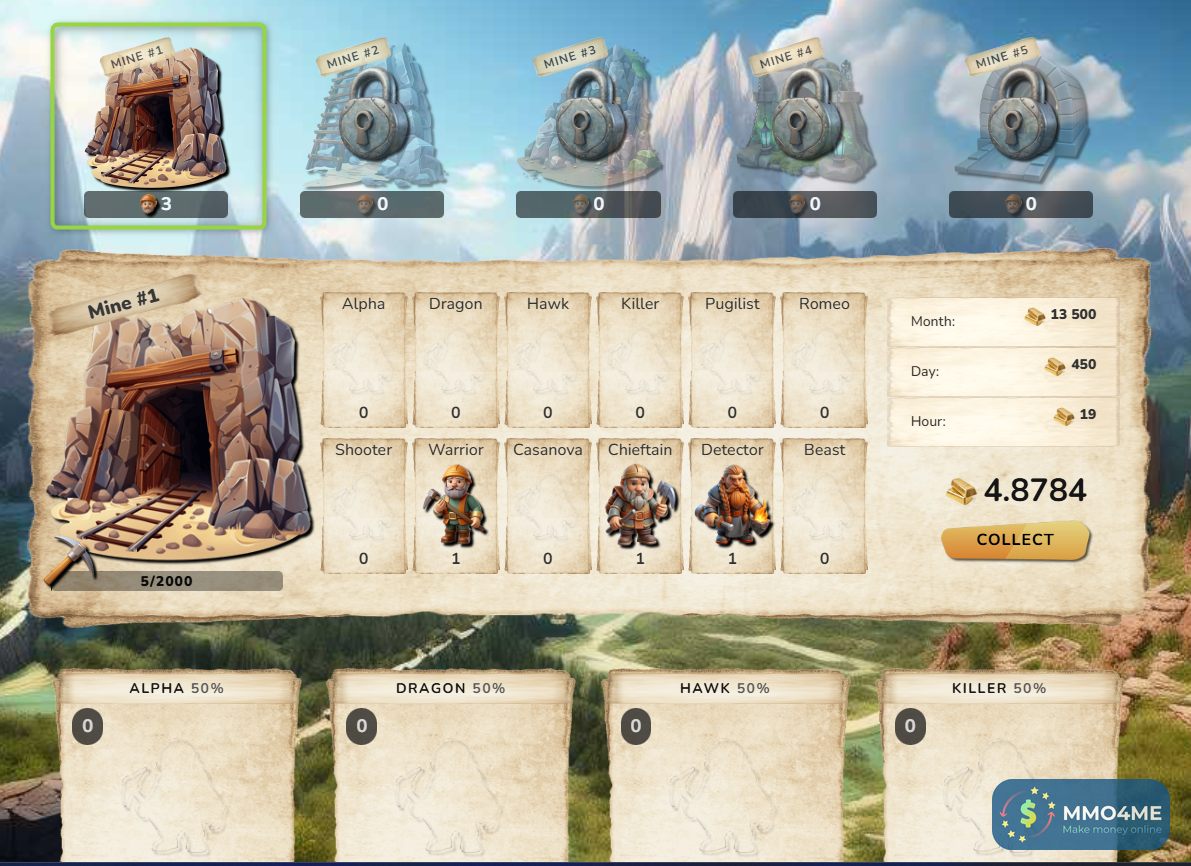Click the empty Dragon miner slot

point(456,360)
